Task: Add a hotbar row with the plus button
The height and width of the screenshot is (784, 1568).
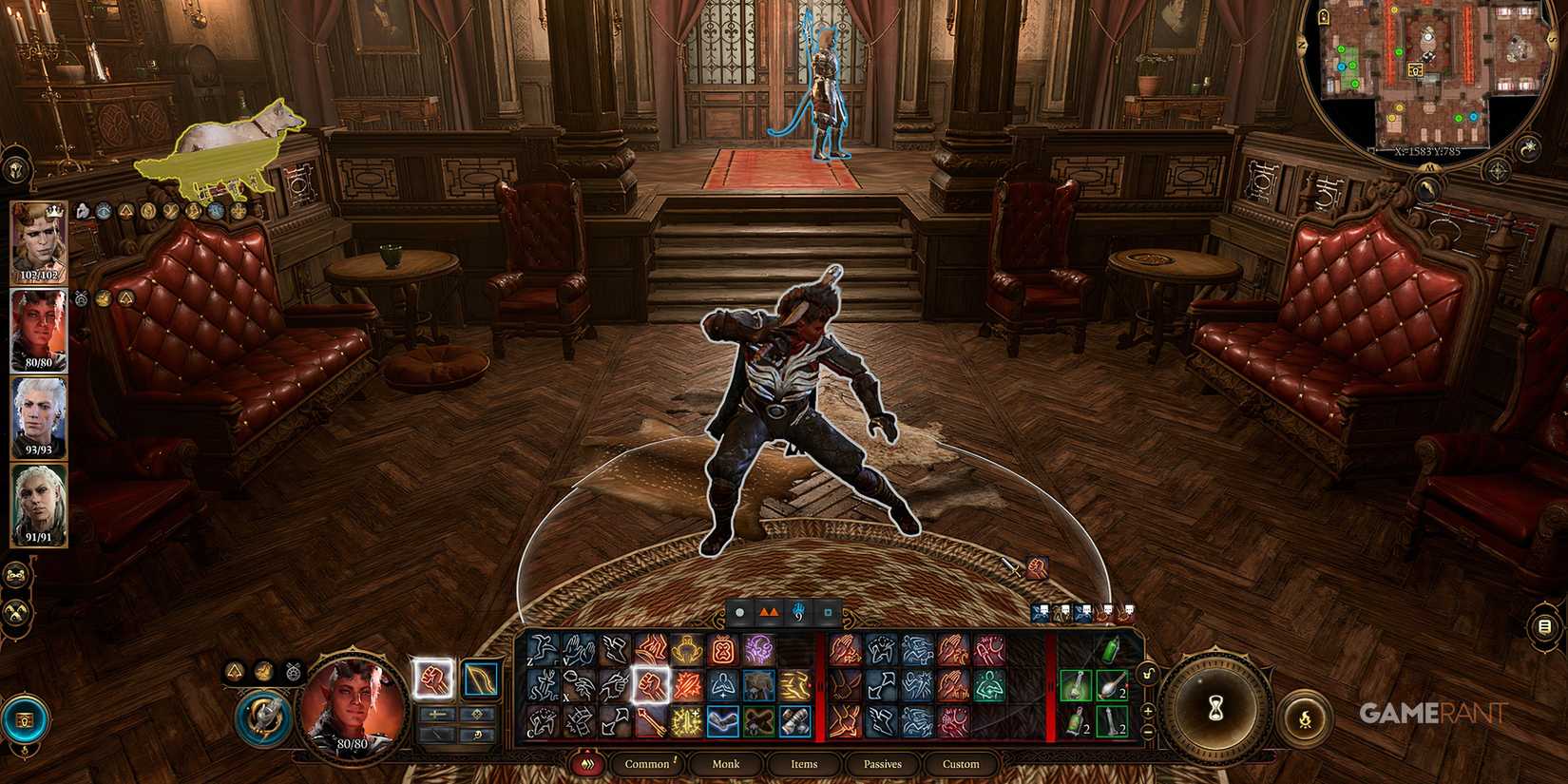Action: pos(1148,710)
